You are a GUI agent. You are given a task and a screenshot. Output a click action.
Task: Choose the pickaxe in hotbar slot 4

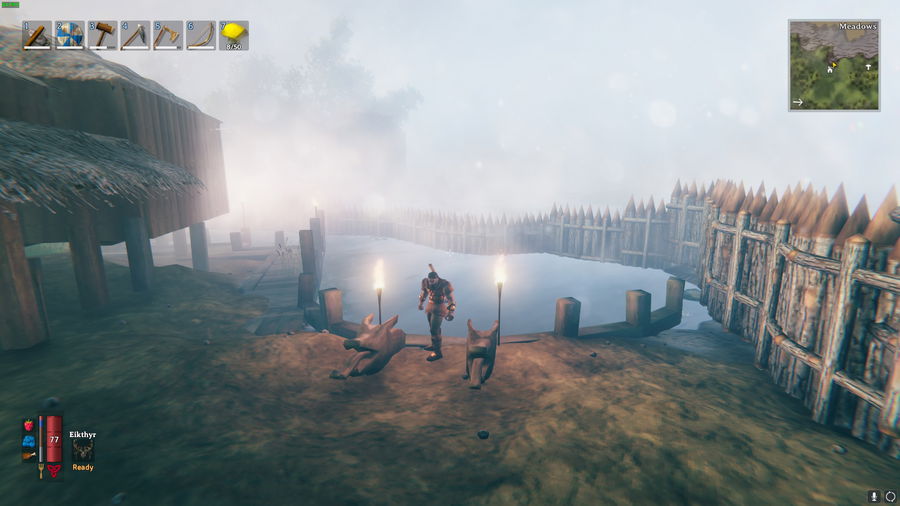click(135, 36)
